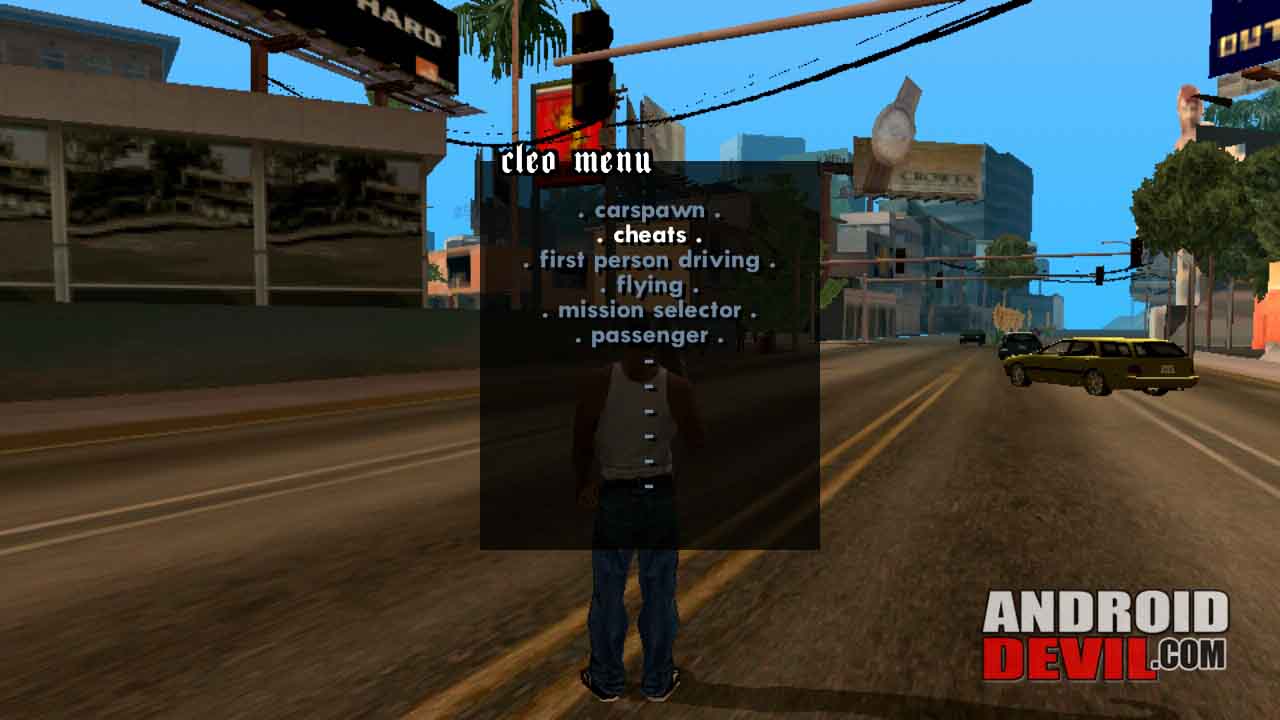This screenshot has width=1280, height=720.
Task: Click the cleo menu title
Action: pyautogui.click(x=577, y=162)
